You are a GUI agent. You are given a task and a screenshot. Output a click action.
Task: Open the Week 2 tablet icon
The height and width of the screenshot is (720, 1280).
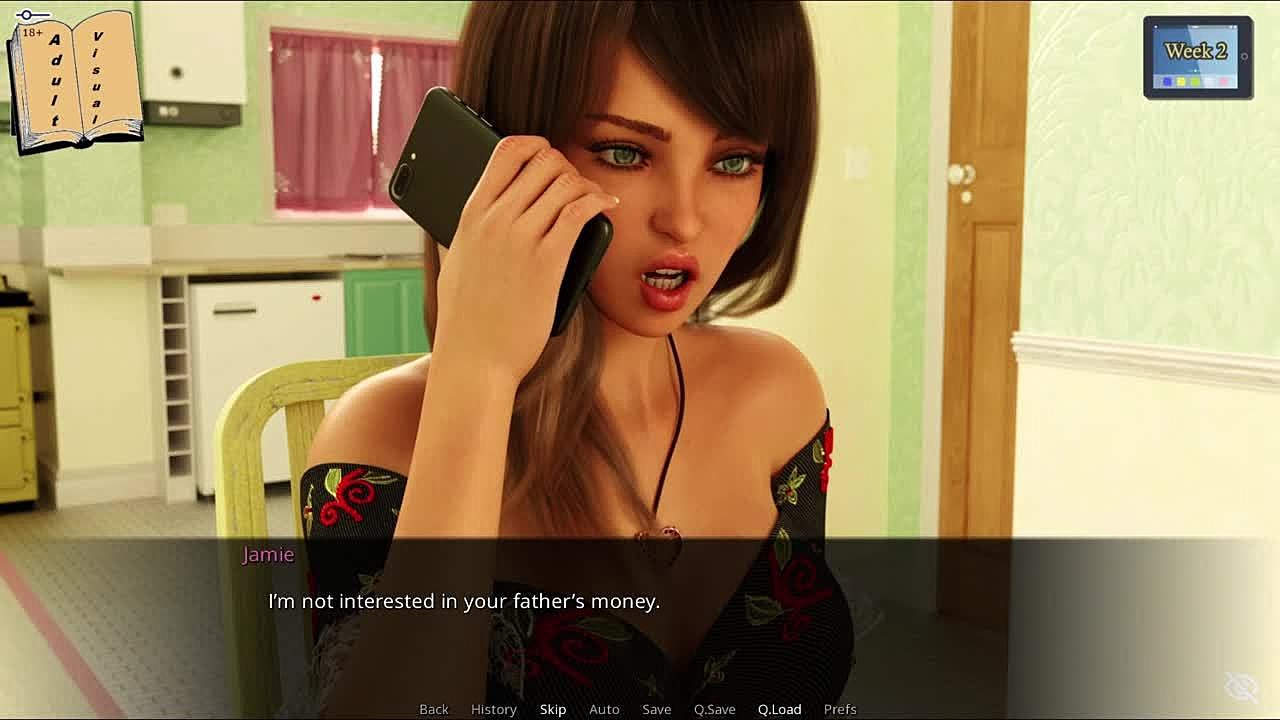pyautogui.click(x=1197, y=57)
